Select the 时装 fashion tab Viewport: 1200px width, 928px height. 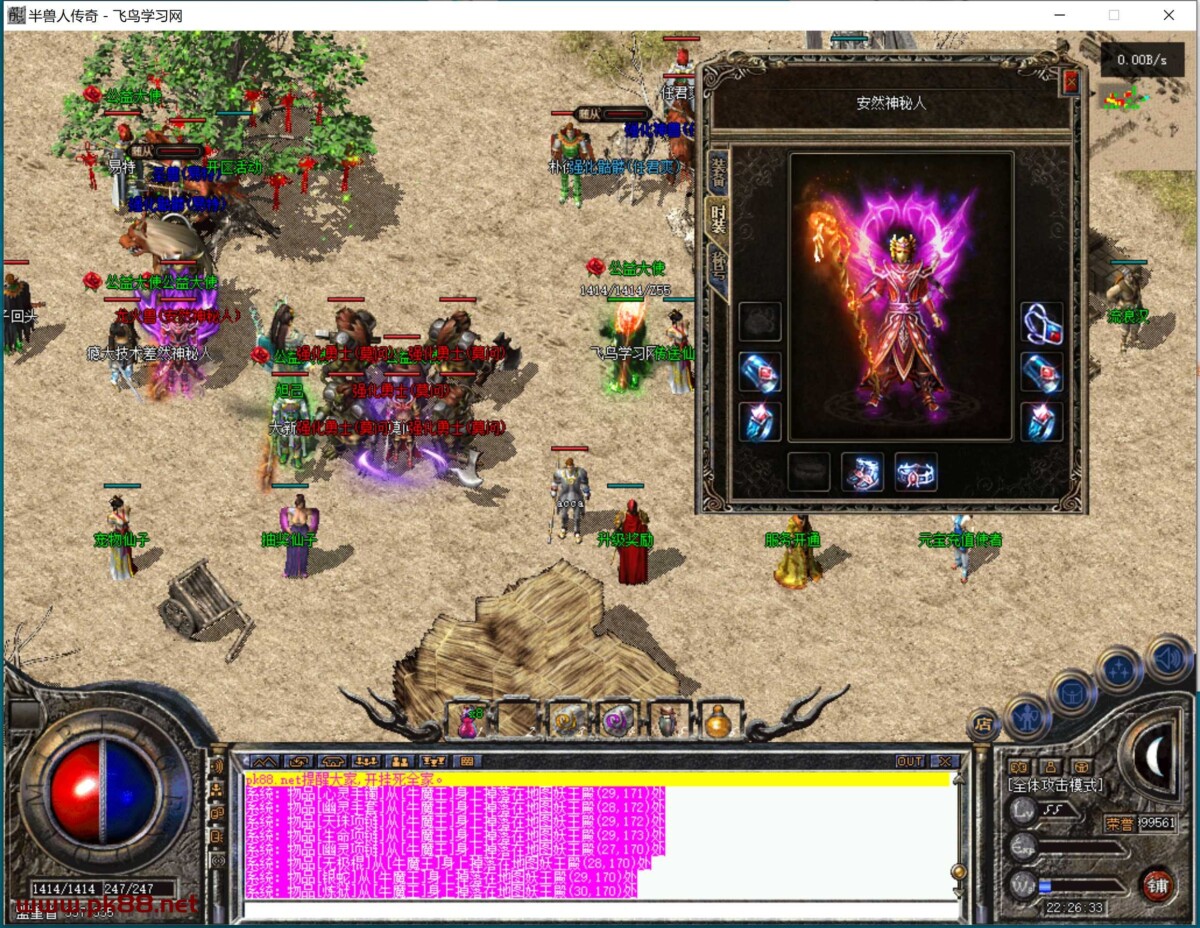coord(717,218)
